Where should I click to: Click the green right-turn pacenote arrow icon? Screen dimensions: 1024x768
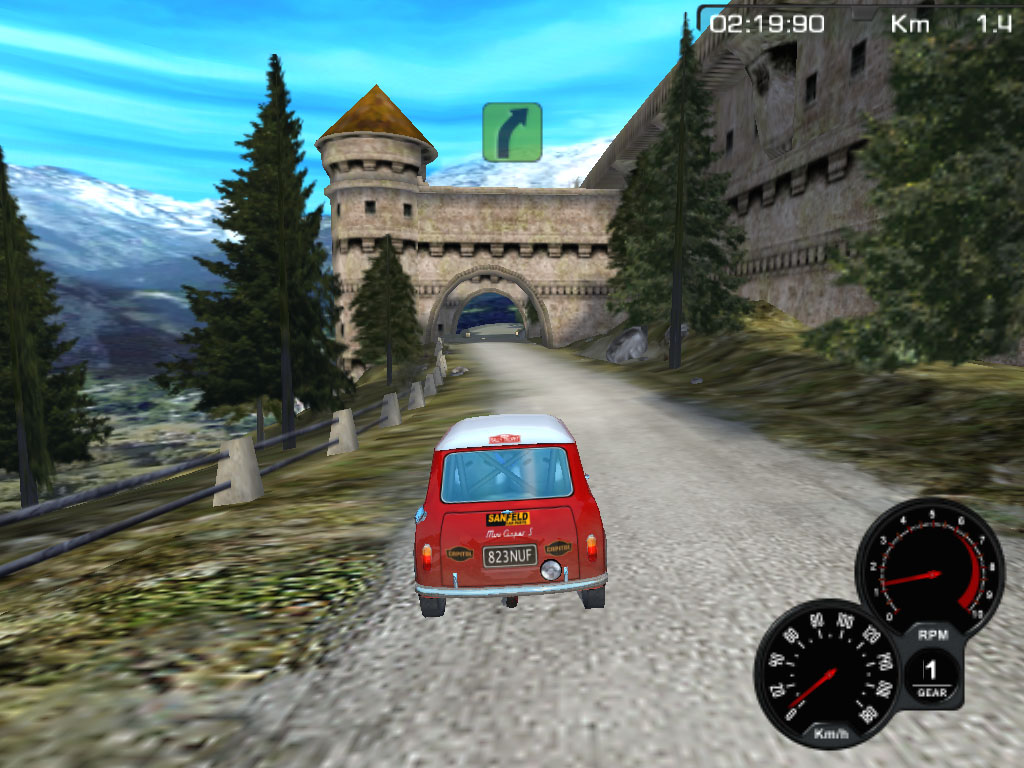pos(512,132)
